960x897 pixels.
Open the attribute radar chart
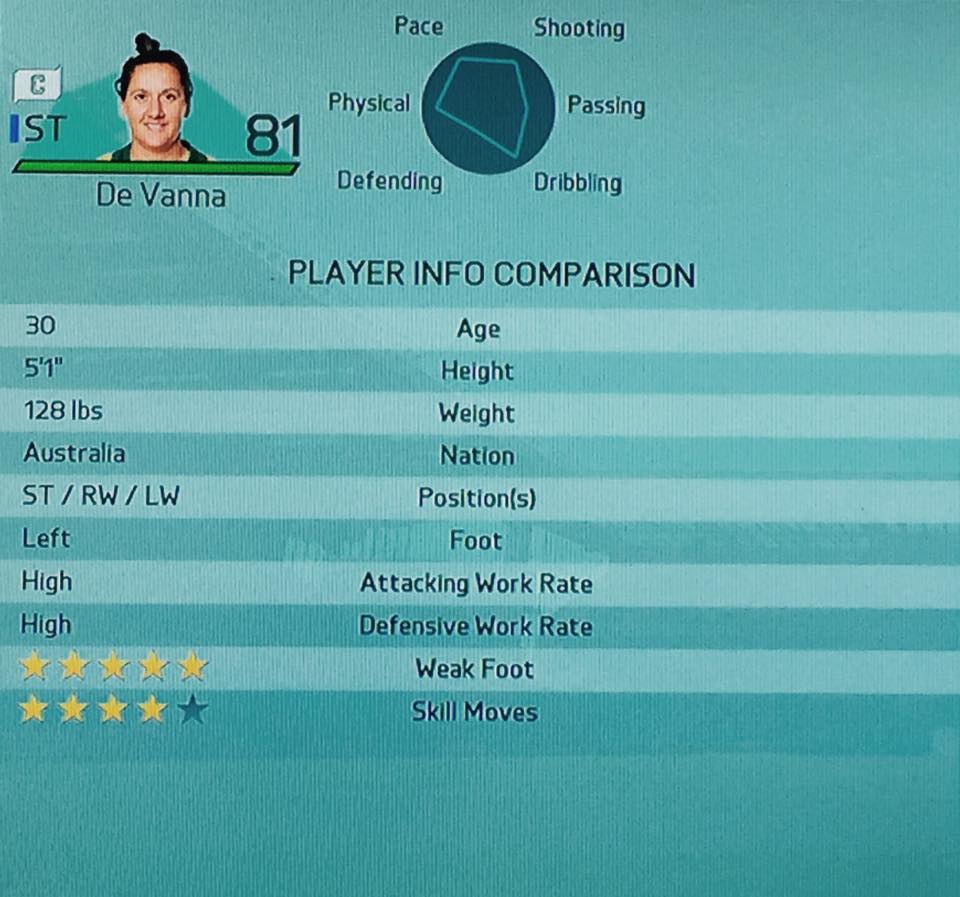coord(488,108)
